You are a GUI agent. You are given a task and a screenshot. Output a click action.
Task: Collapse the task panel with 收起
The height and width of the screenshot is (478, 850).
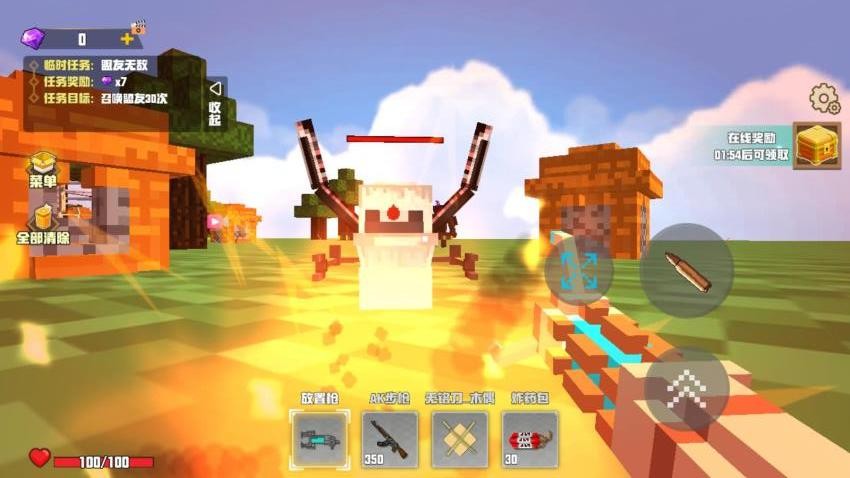tap(214, 101)
